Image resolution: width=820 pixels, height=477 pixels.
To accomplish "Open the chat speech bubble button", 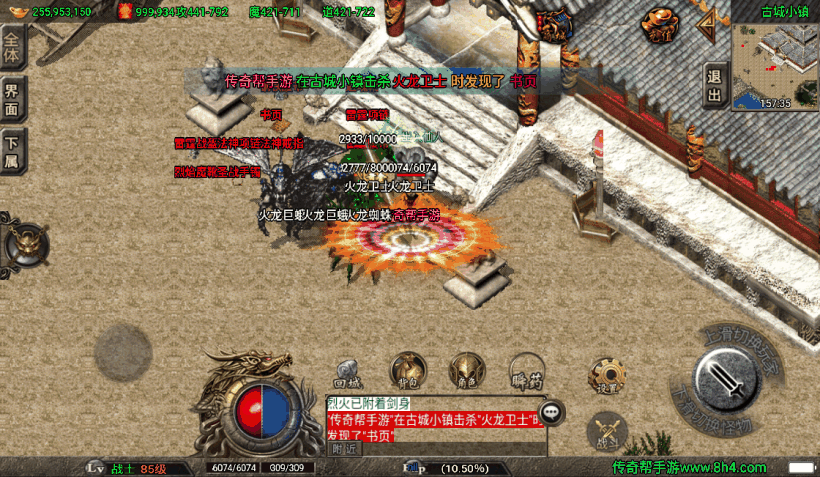I will (x=552, y=412).
